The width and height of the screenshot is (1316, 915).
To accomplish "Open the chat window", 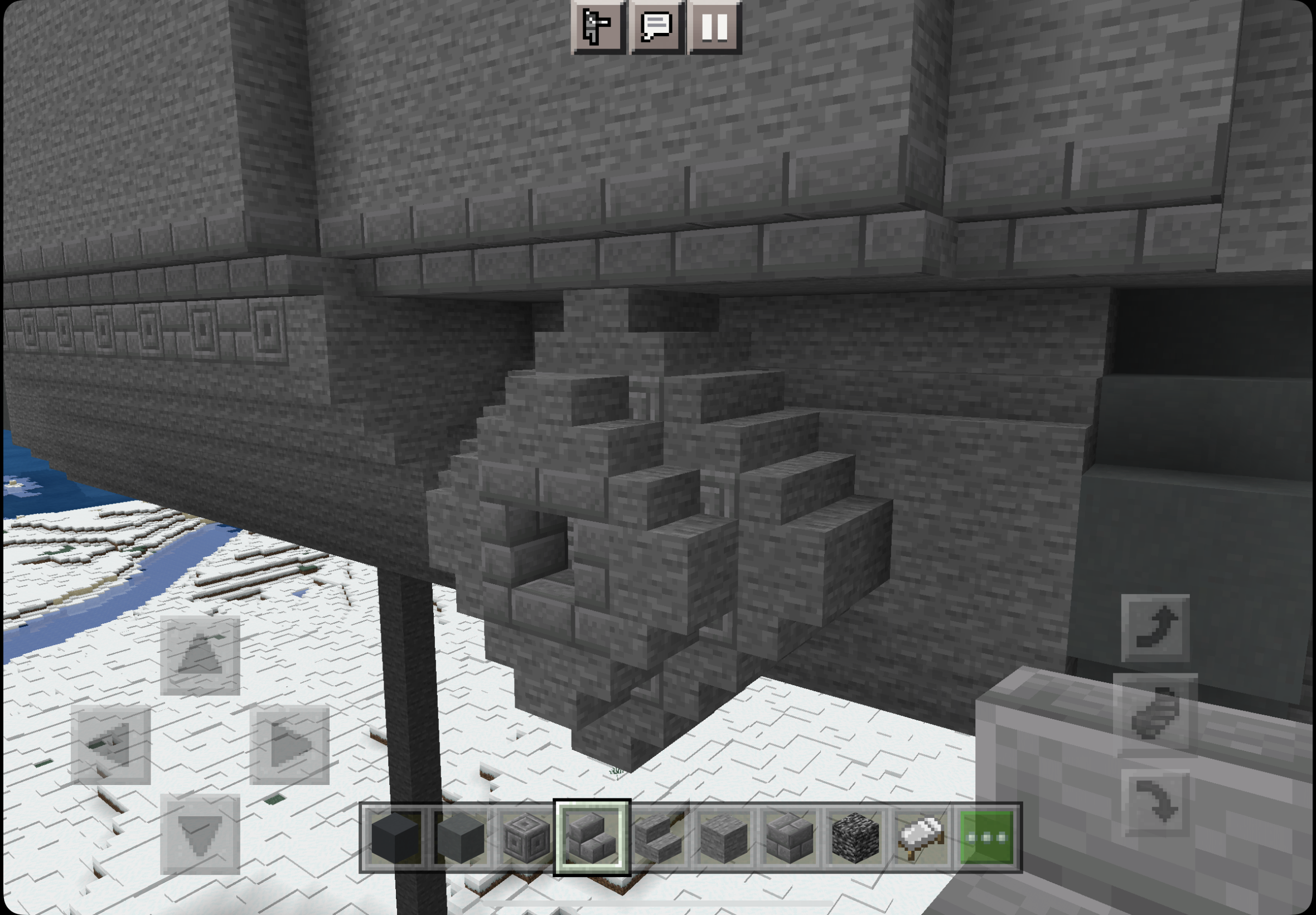I will (x=656, y=27).
